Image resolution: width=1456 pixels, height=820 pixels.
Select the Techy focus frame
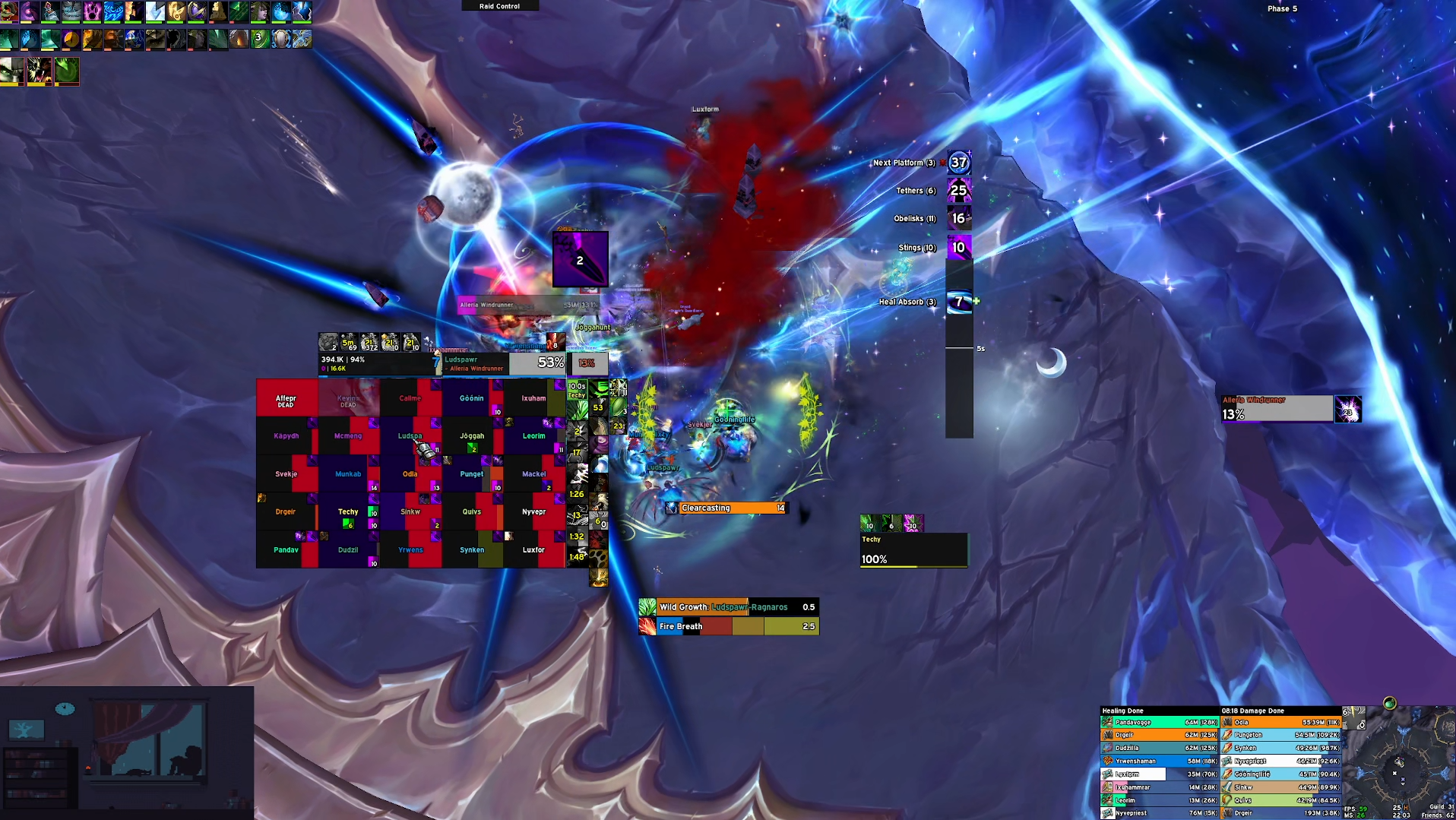[x=913, y=549]
